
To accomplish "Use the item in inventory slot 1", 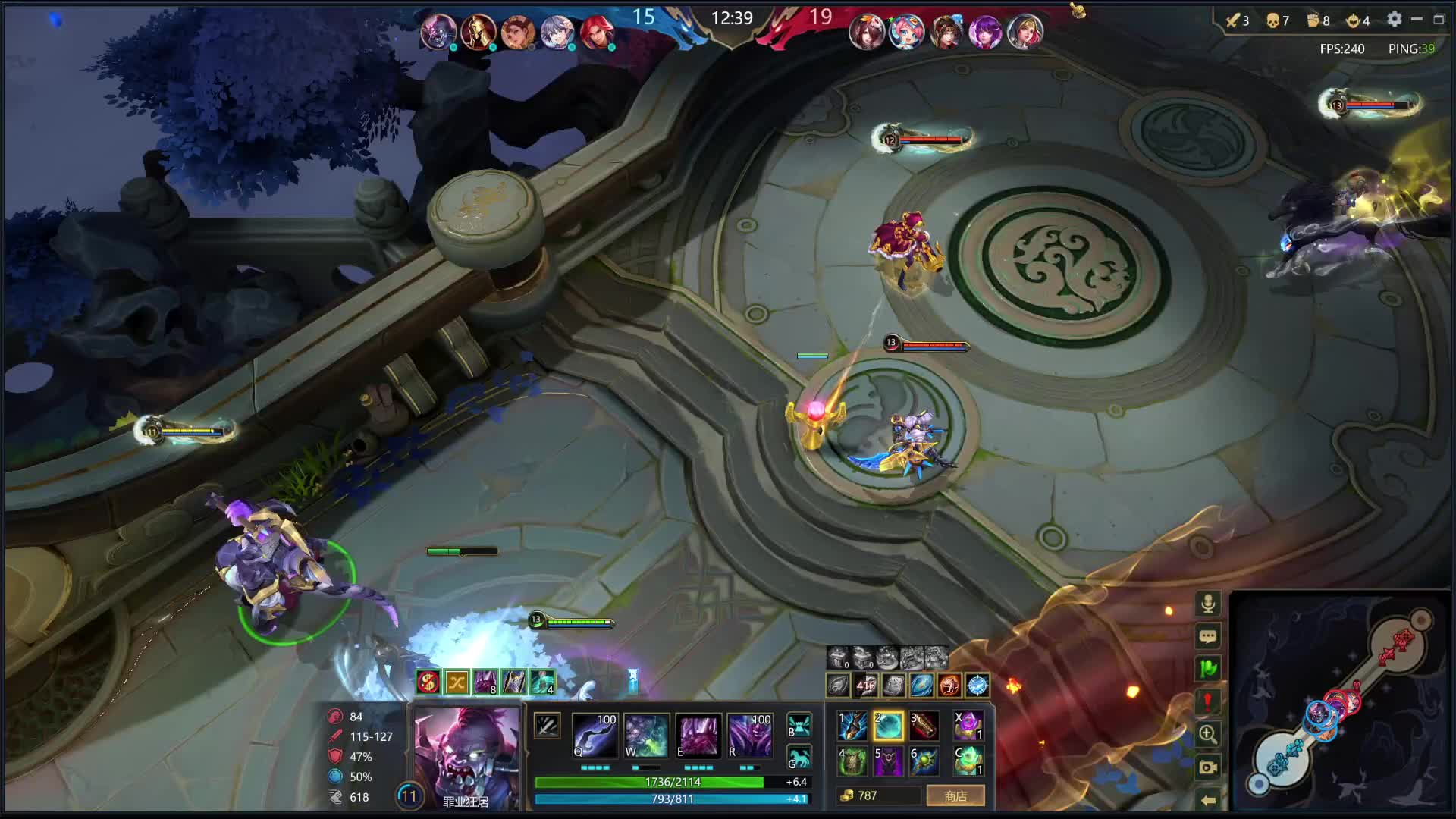I will tap(852, 726).
